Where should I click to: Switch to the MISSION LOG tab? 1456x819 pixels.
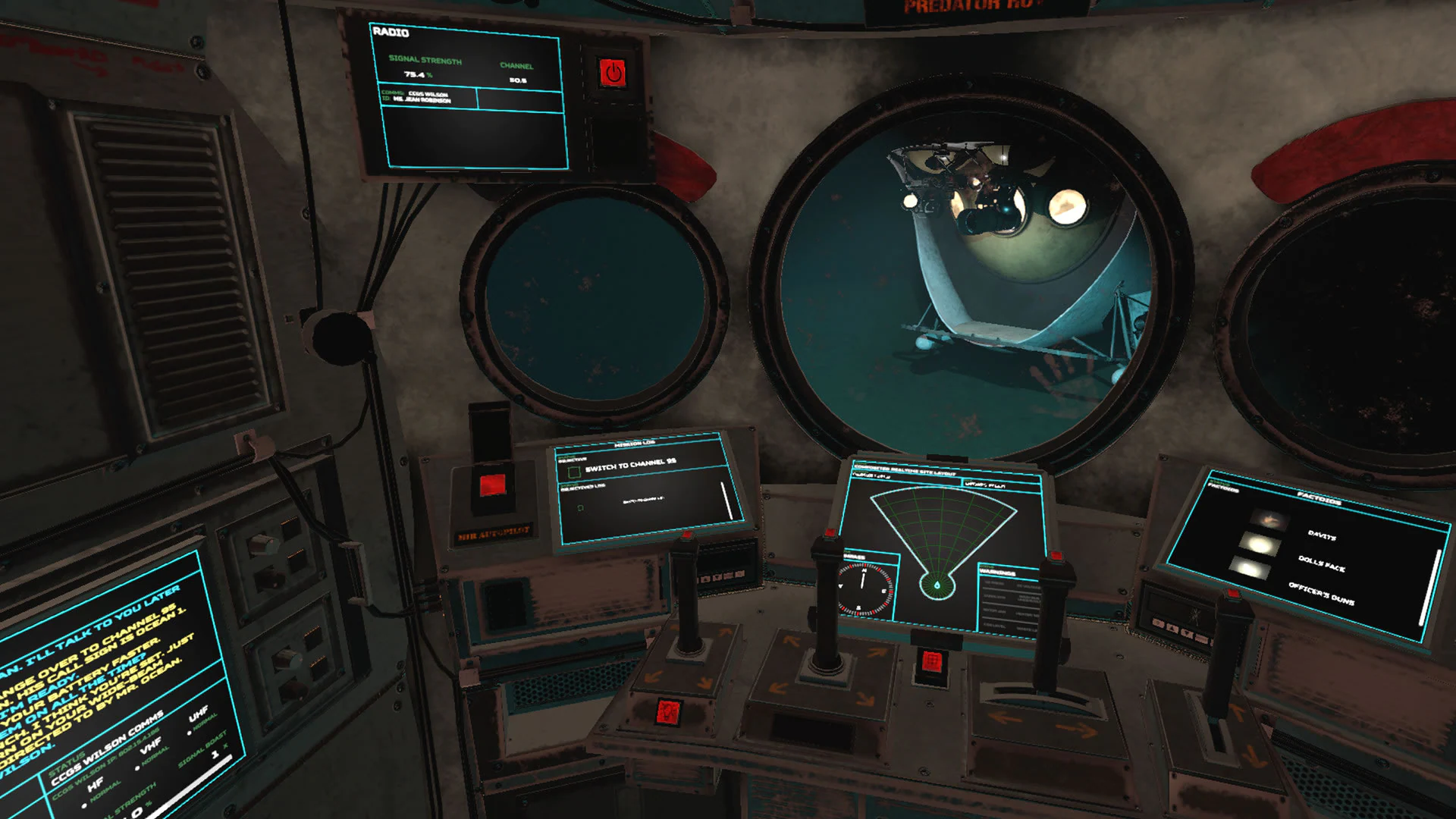[635, 444]
